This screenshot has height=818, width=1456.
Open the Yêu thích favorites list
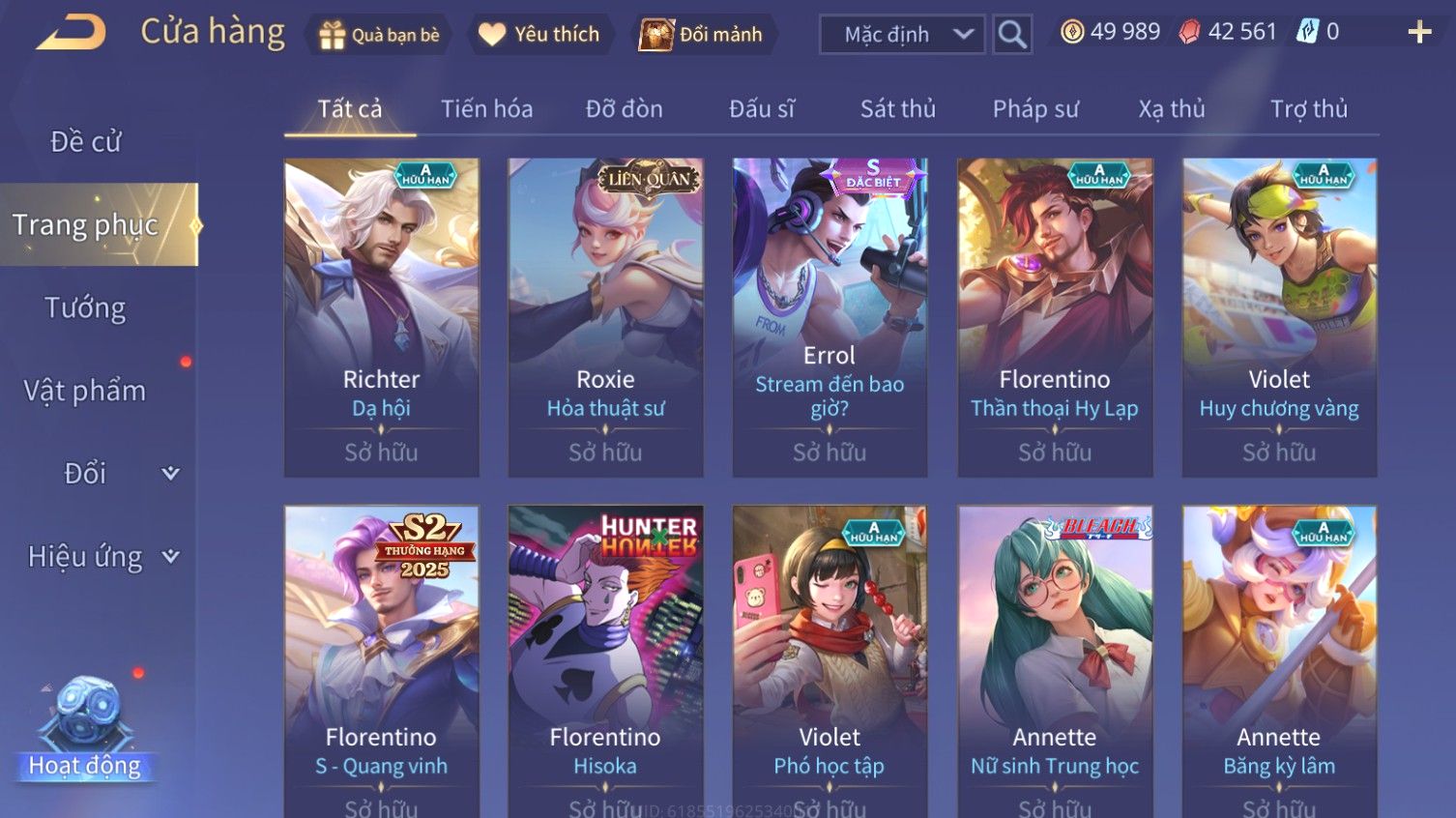click(x=540, y=35)
